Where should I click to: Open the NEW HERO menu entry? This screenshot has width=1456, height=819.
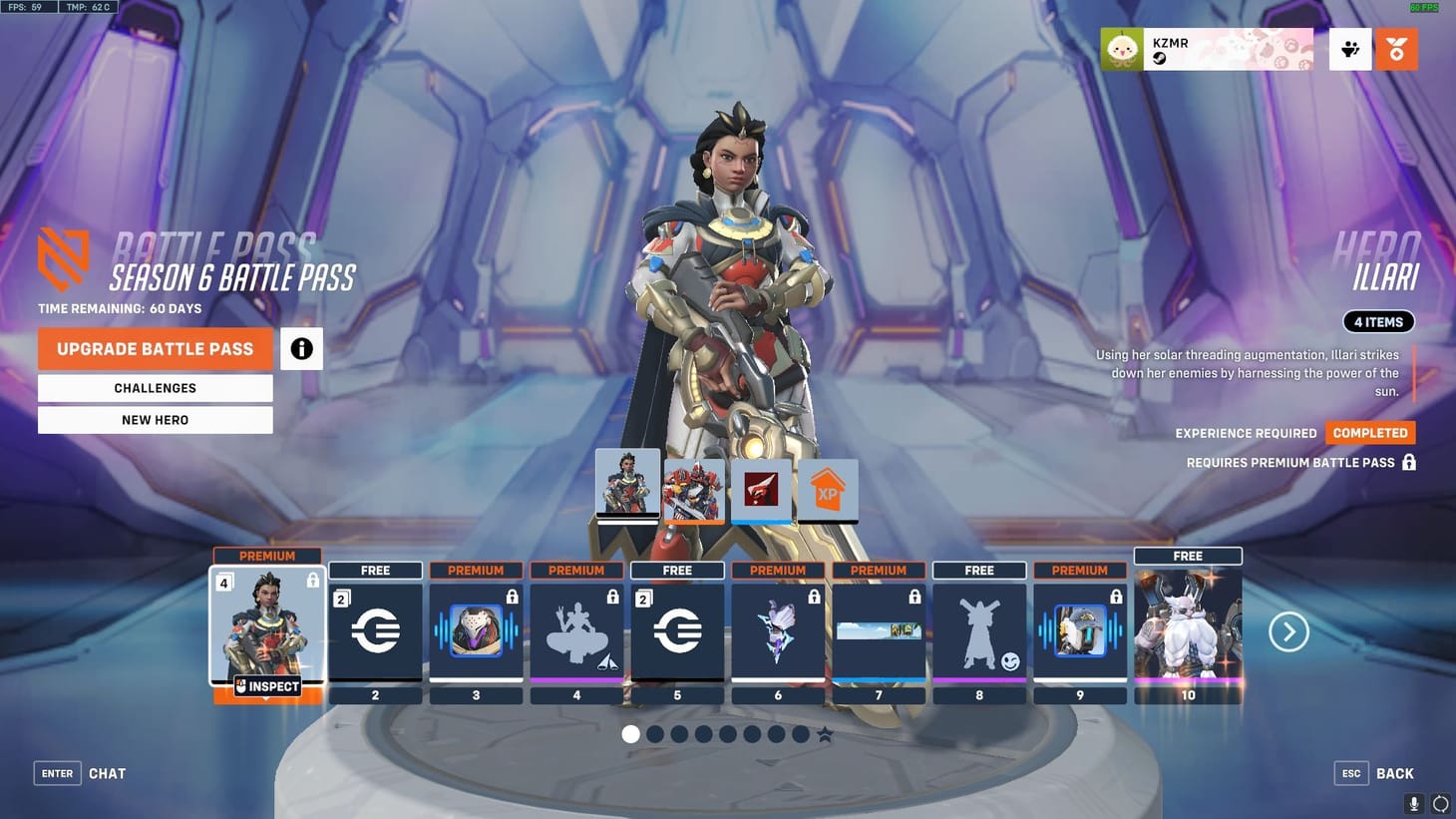click(155, 419)
